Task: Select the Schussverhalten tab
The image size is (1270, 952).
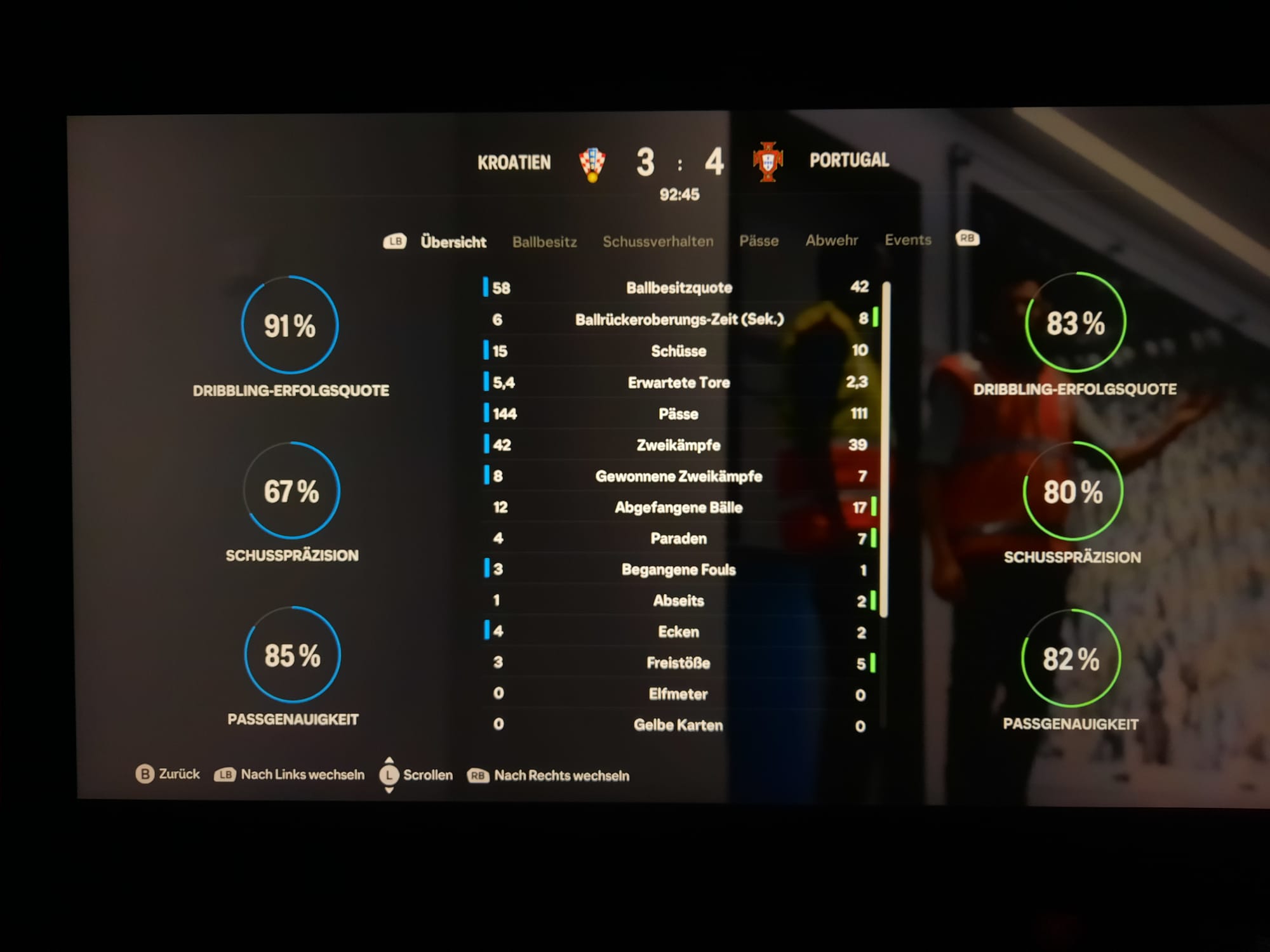Action: [658, 241]
